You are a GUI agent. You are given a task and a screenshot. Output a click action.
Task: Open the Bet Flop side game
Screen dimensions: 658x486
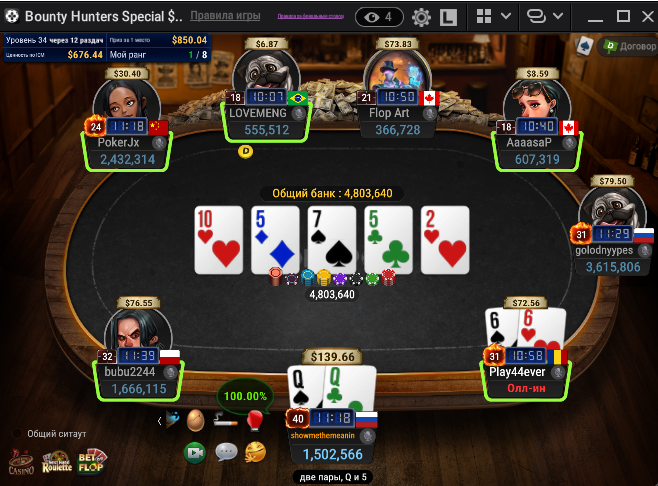(93, 460)
